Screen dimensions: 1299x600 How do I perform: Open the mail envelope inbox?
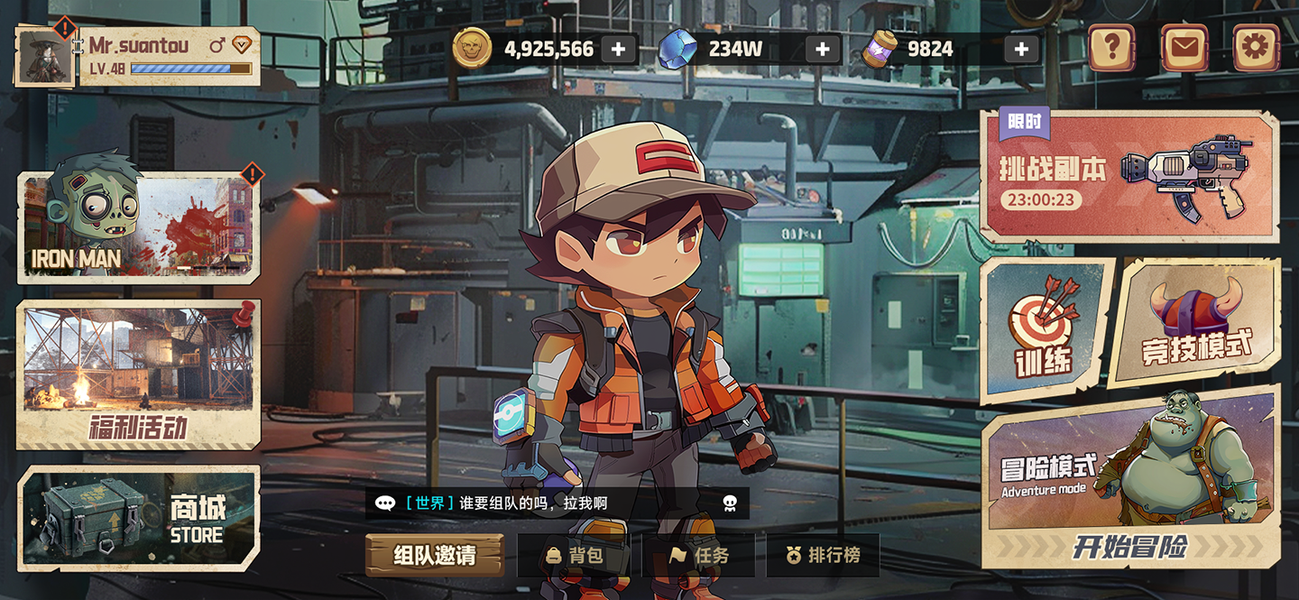[1184, 47]
